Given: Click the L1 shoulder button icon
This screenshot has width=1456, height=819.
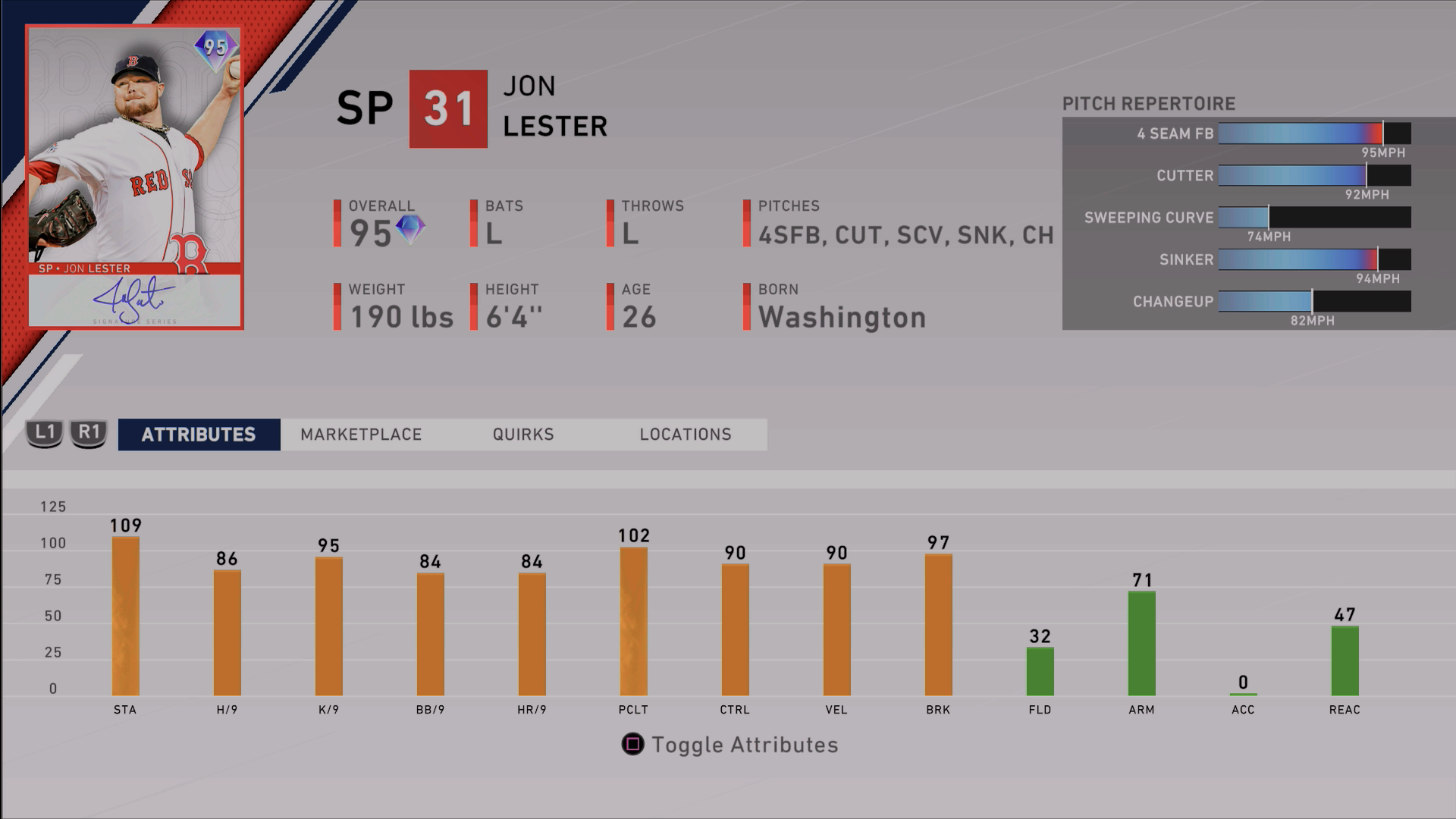Looking at the screenshot, I should tap(43, 435).
